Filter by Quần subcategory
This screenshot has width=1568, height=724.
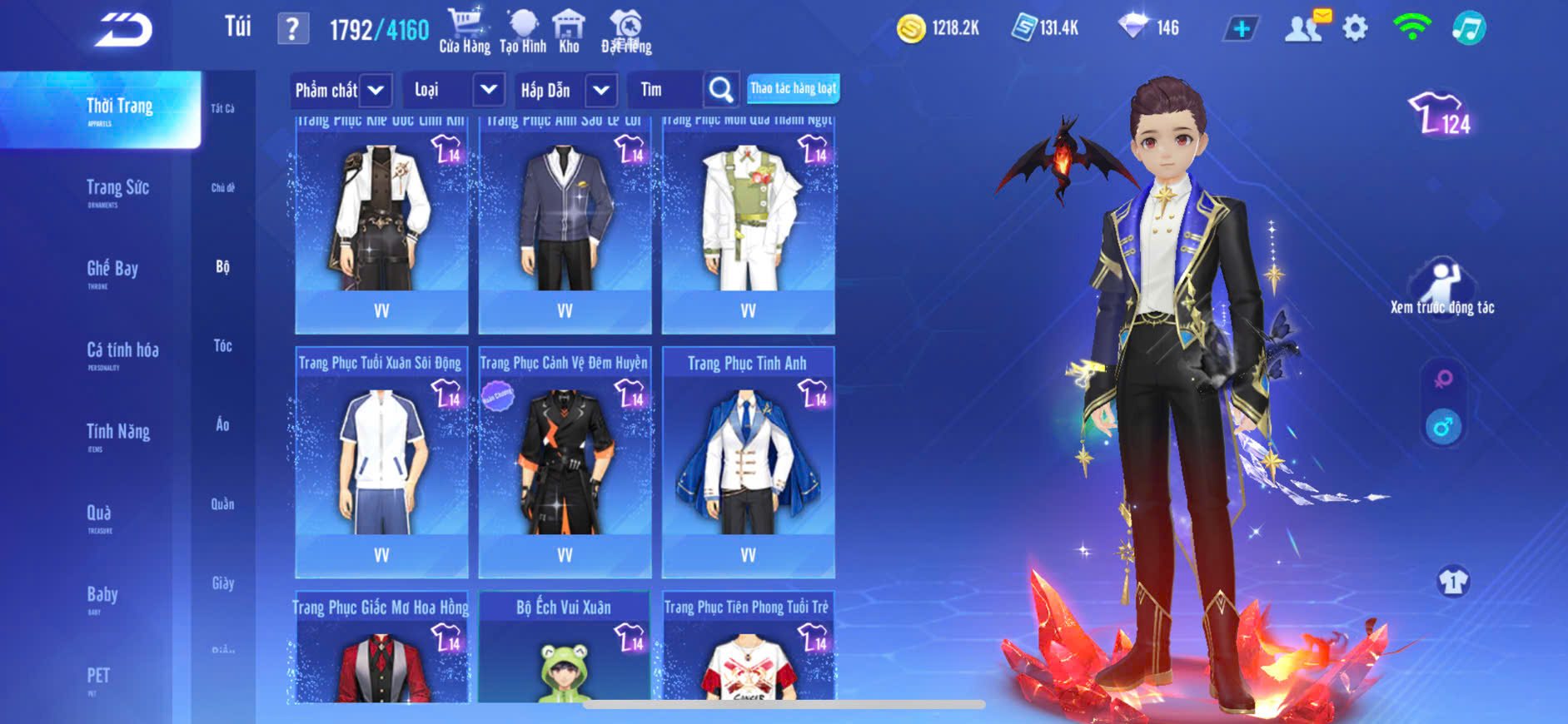click(x=222, y=504)
